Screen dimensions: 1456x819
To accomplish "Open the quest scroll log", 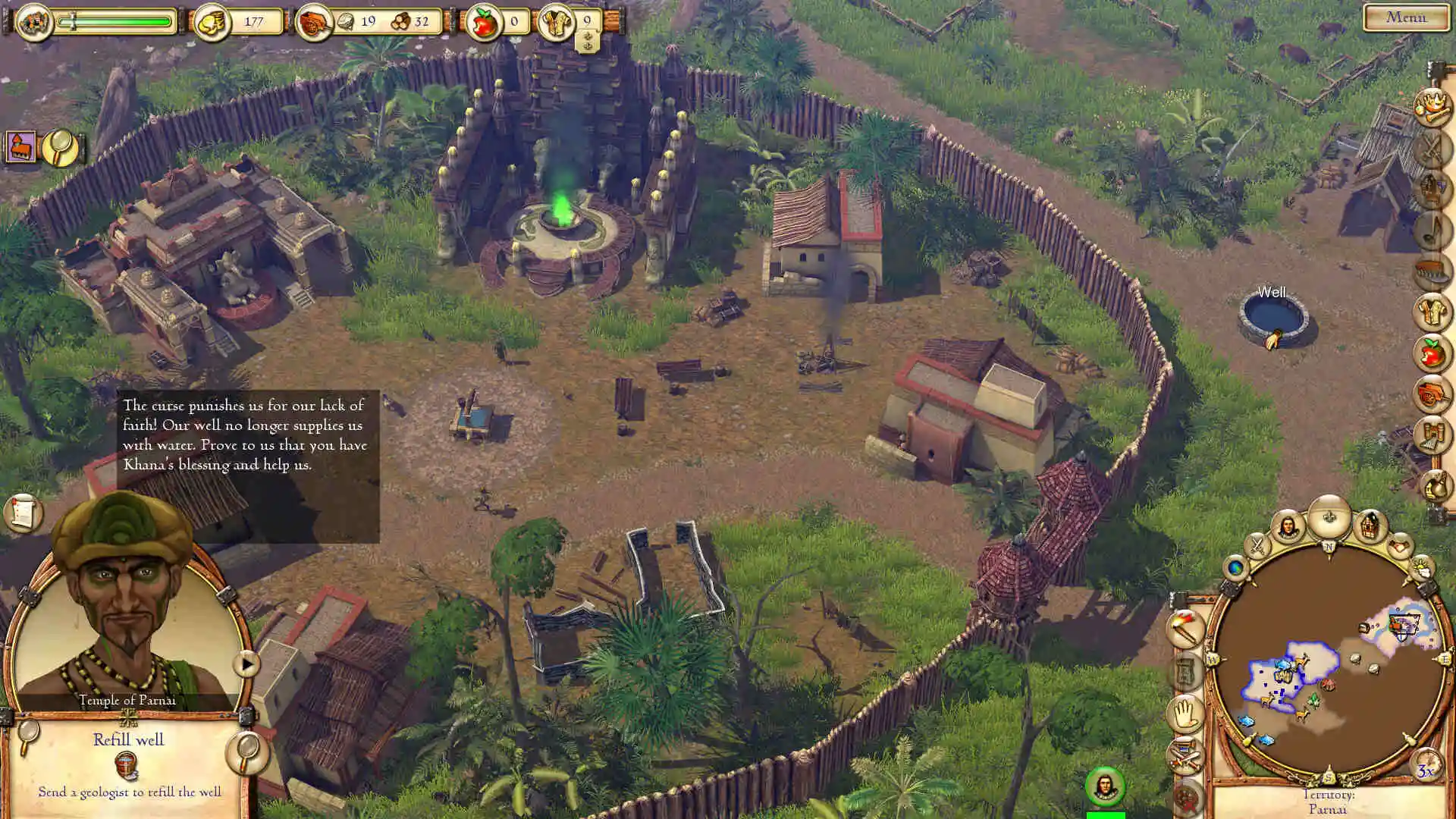I will (22, 513).
